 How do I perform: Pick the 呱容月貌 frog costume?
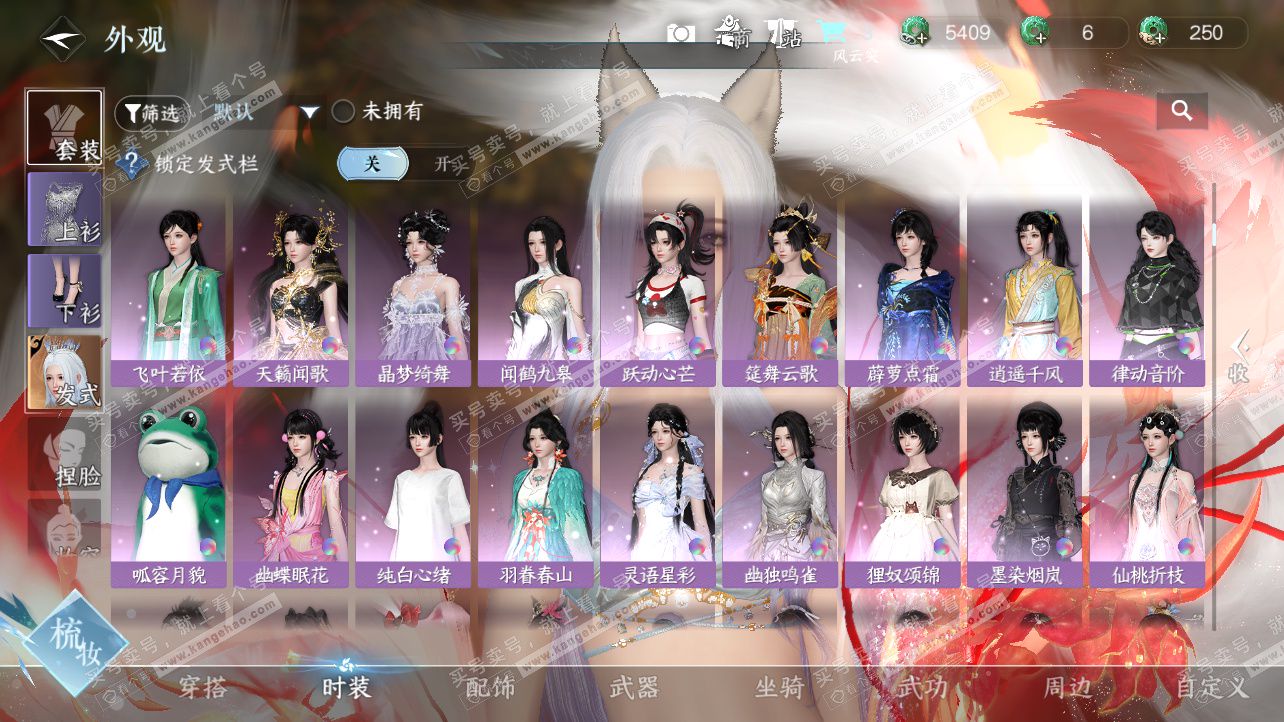click(x=168, y=490)
